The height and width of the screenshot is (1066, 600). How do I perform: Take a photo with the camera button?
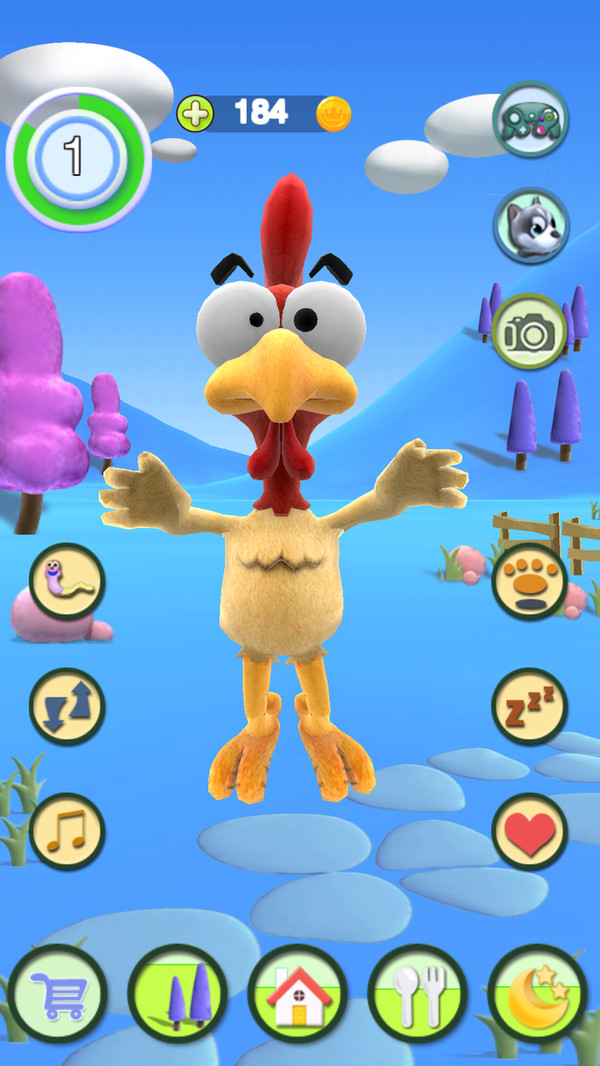(x=529, y=331)
